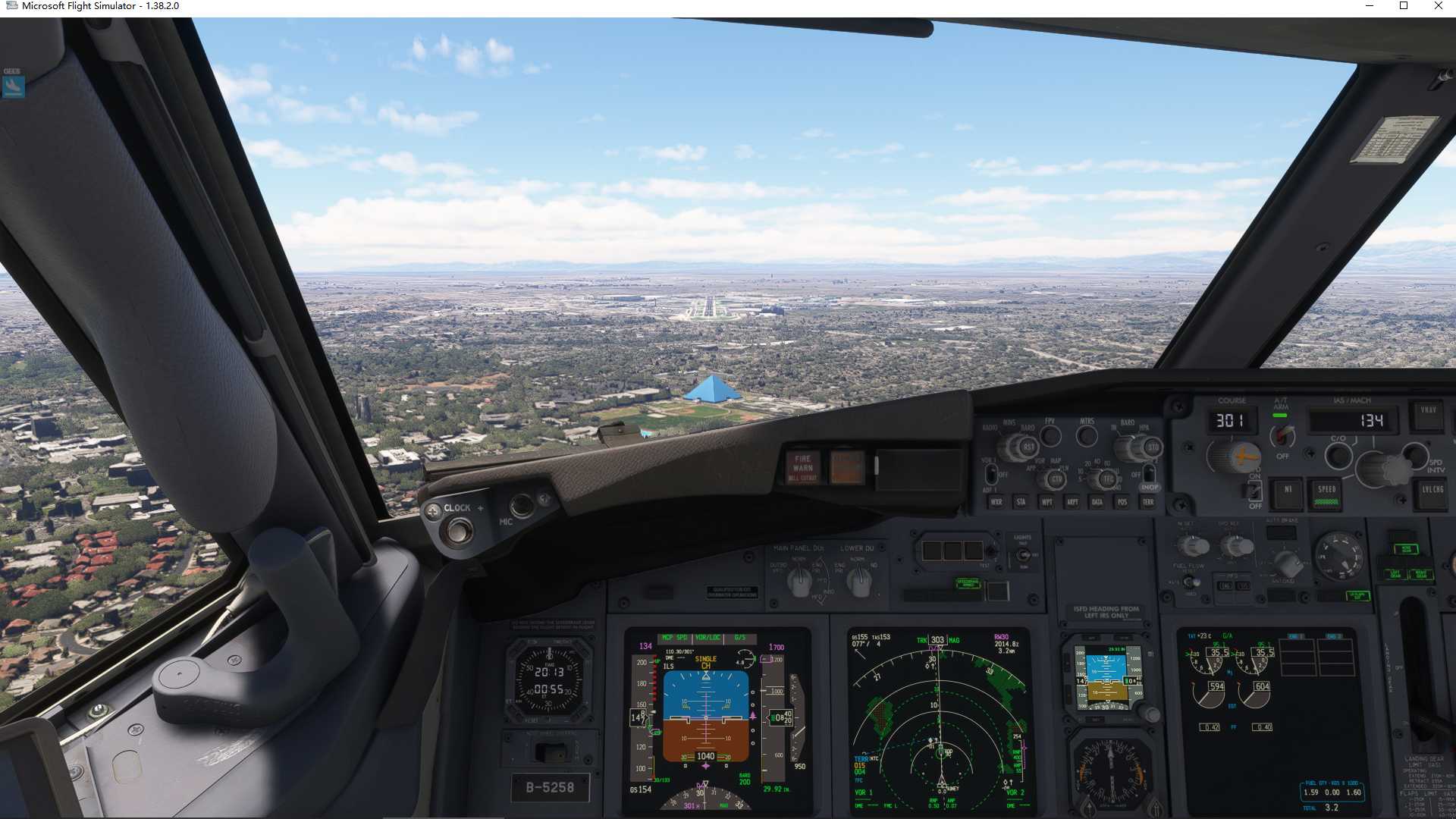Set the ND mode selector to CTR
1456x819 pixels.
pyautogui.click(x=1056, y=478)
